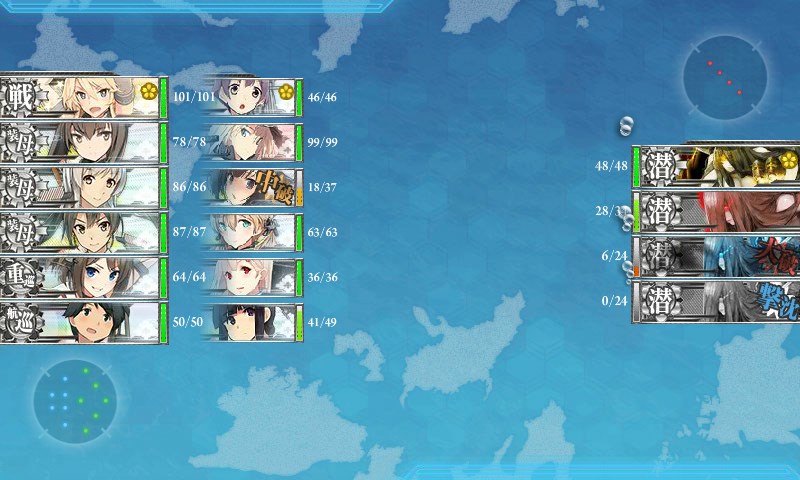This screenshot has height=480, width=800.
Task: Choose the purple-haired escort card with 46/46
Action: click(x=250, y=97)
